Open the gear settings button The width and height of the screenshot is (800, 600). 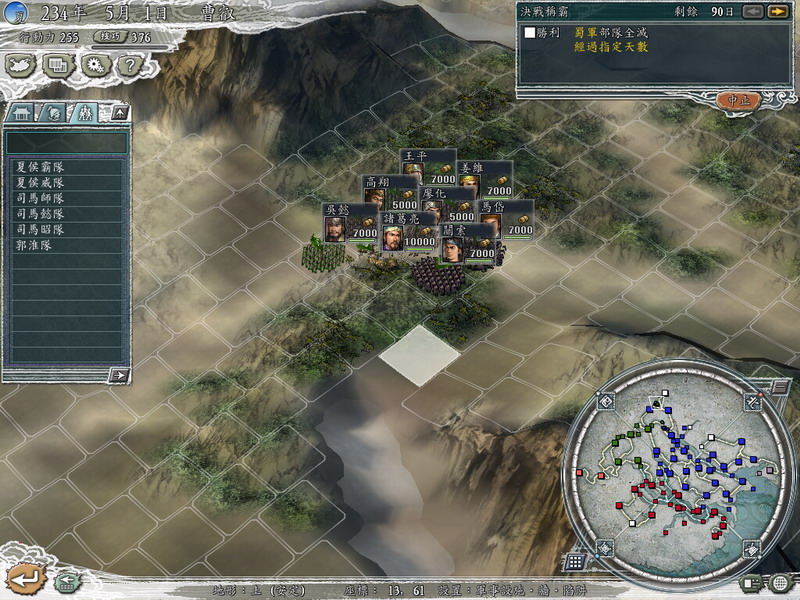(x=96, y=66)
